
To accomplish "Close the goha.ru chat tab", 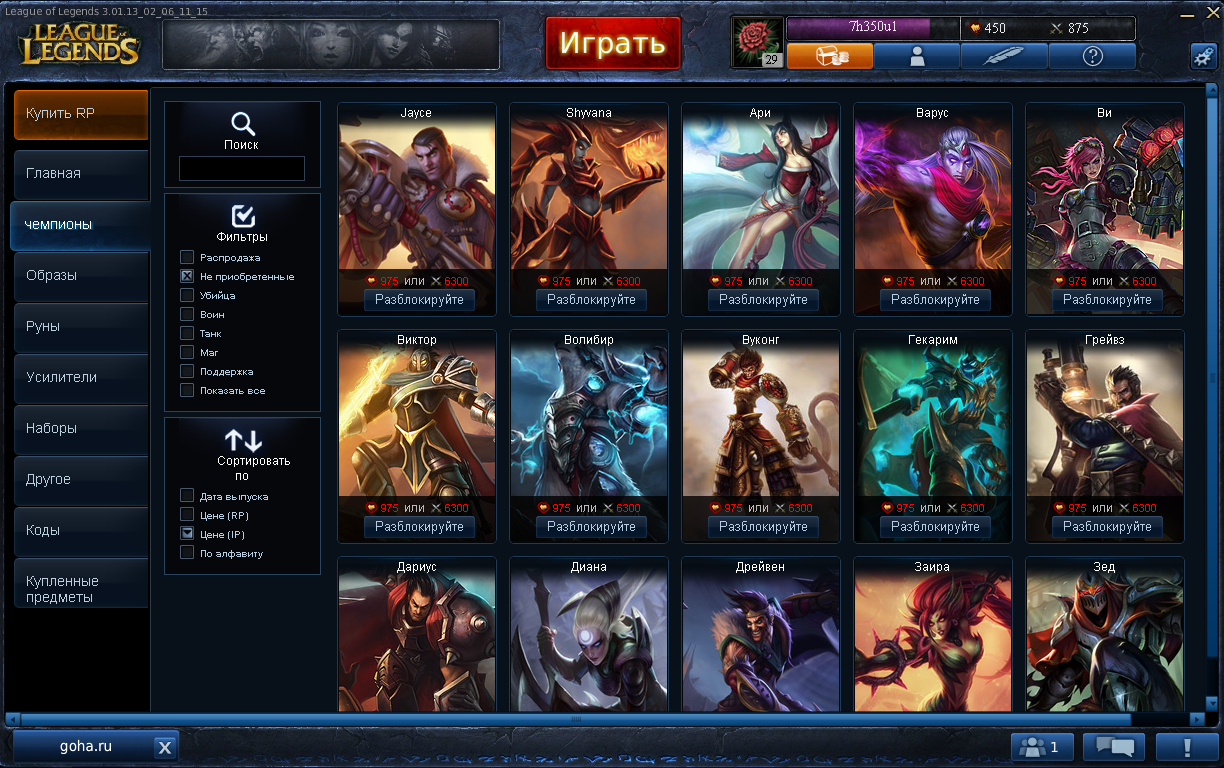I will tap(165, 747).
